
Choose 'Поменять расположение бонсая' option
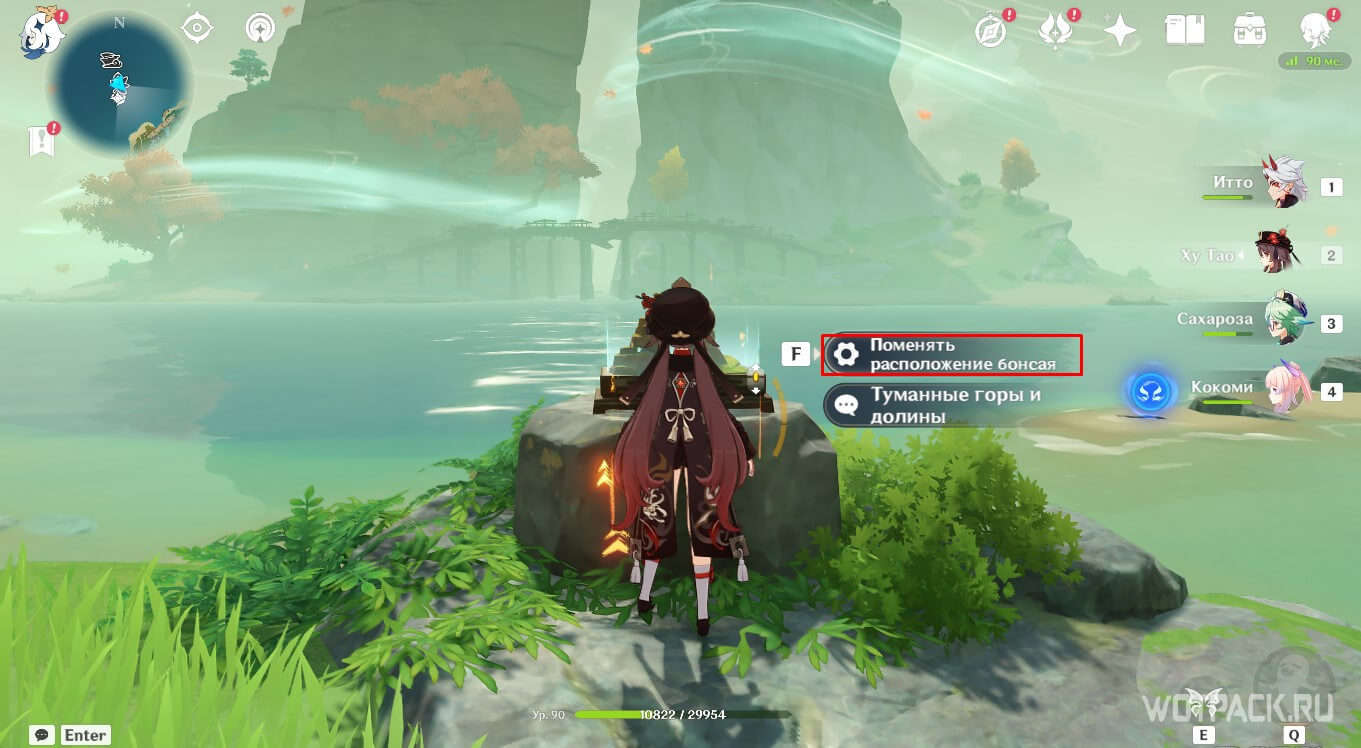[x=952, y=355]
